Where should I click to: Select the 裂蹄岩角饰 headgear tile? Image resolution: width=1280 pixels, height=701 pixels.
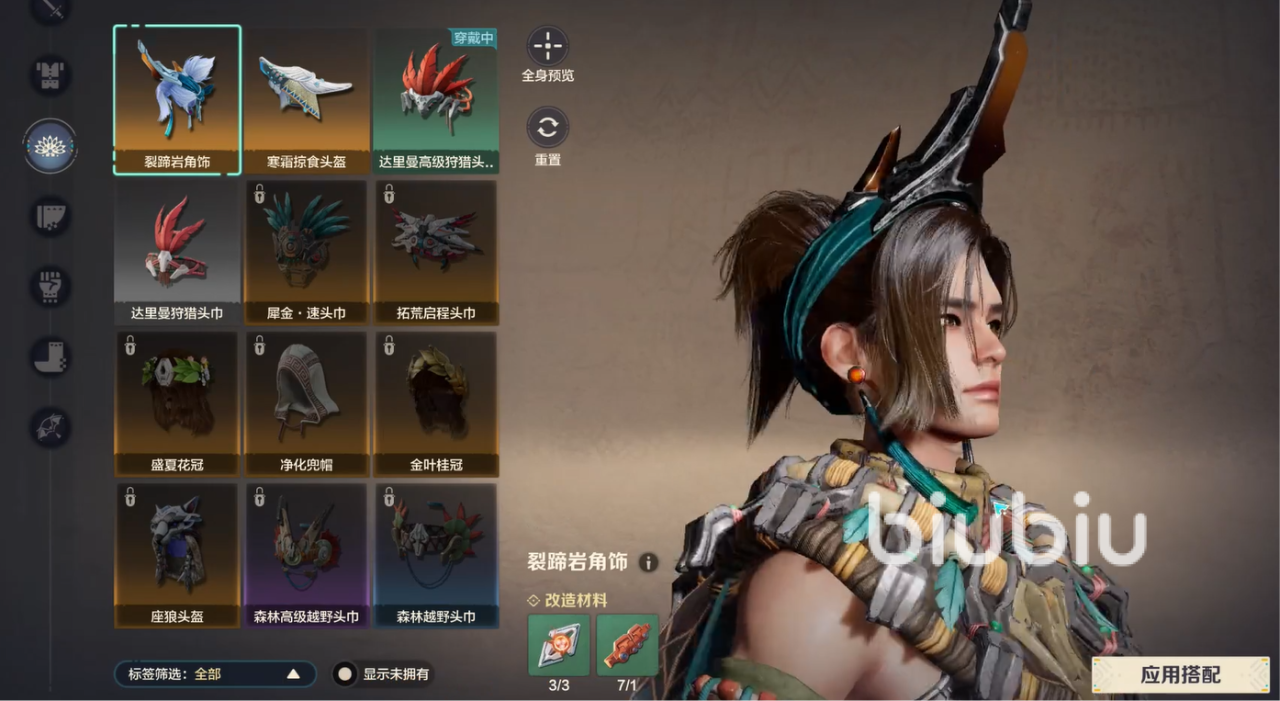(x=177, y=99)
